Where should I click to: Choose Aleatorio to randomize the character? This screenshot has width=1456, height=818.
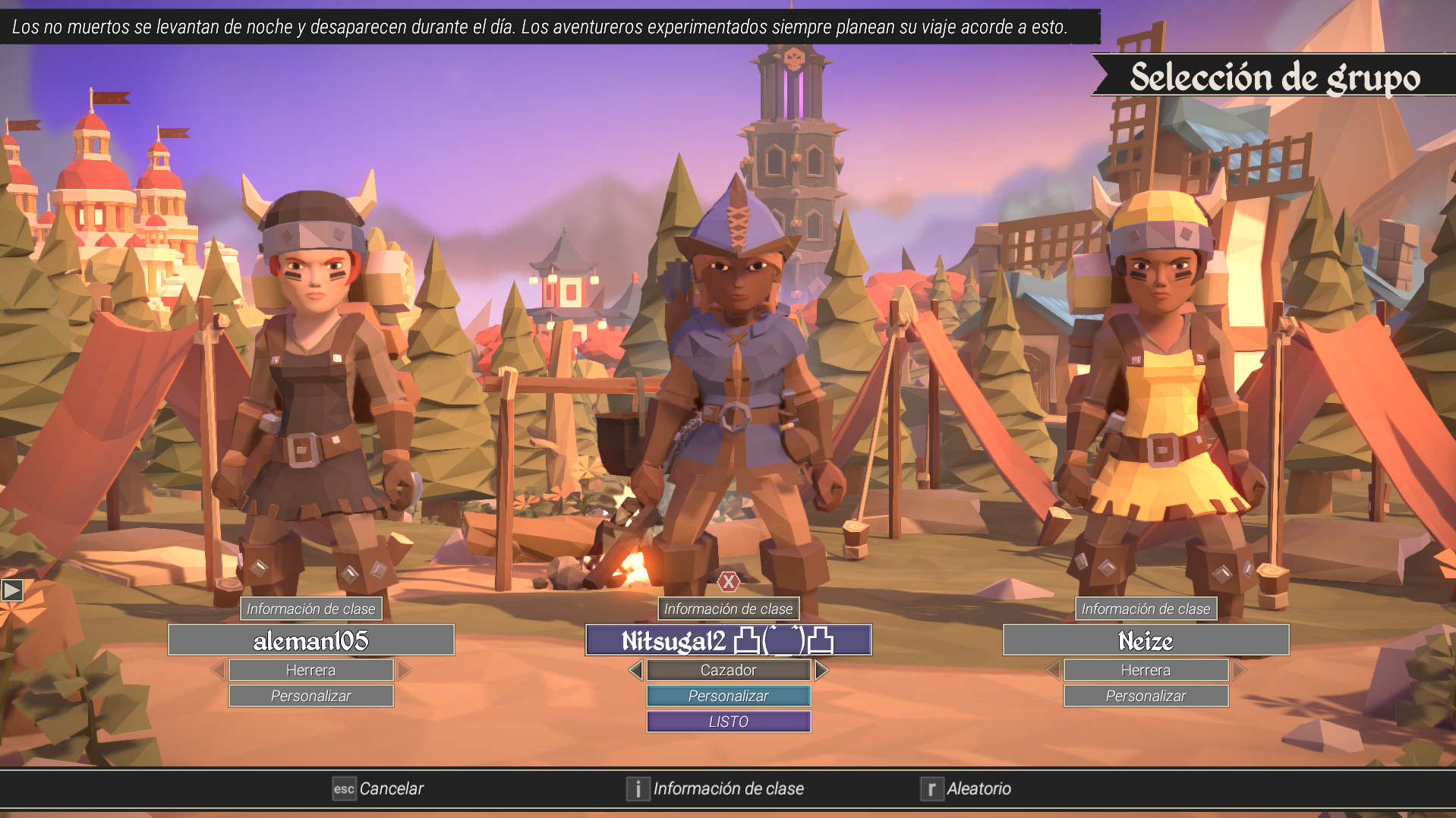966,789
